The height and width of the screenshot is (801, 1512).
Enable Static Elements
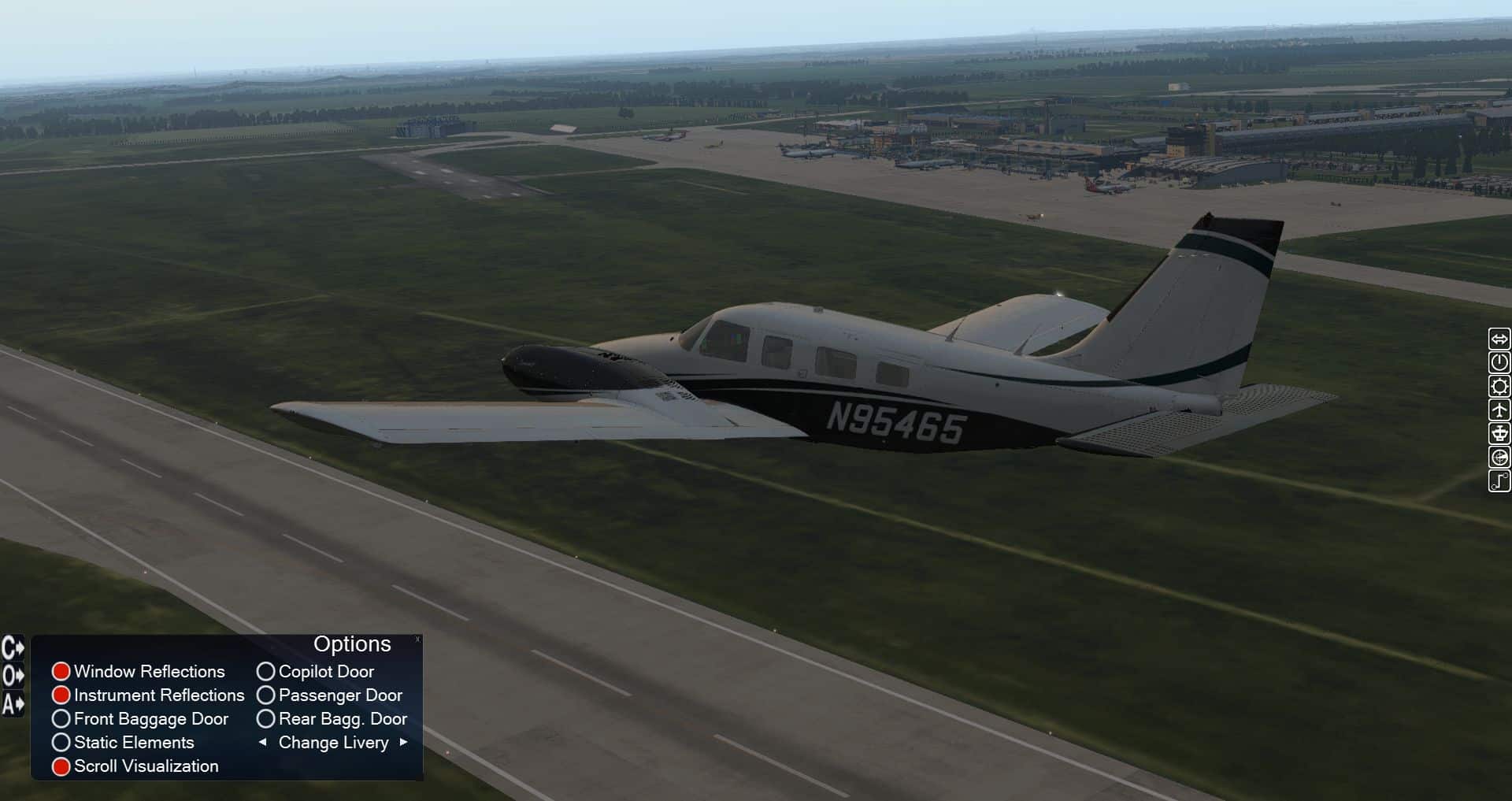tap(61, 743)
